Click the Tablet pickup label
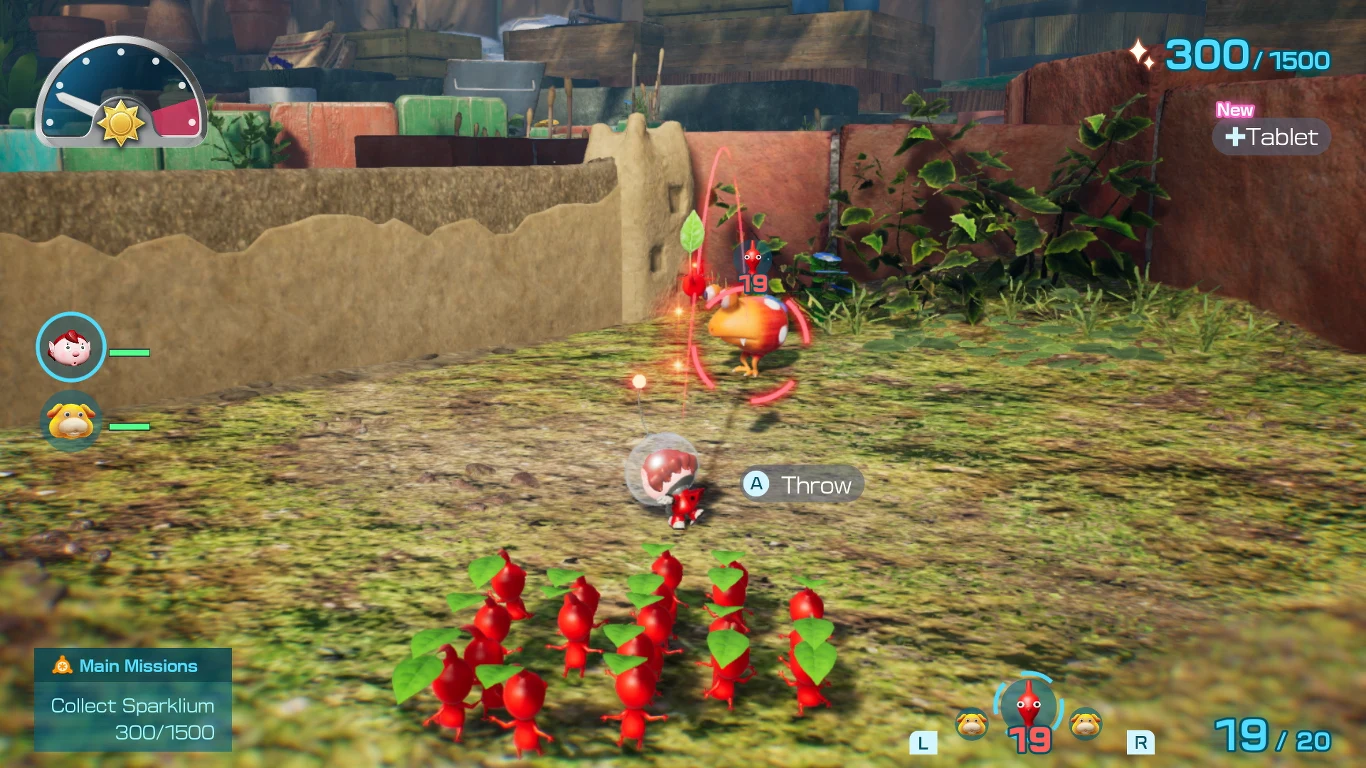 1271,137
